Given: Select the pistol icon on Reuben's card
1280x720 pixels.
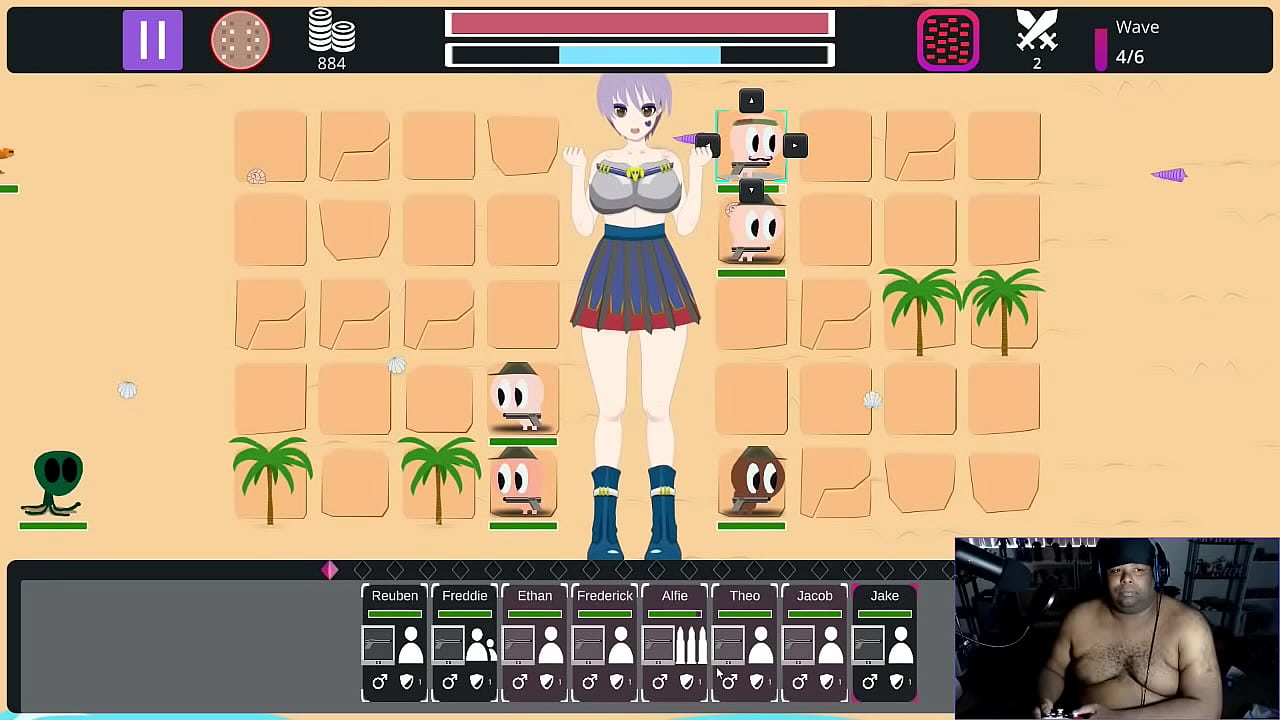Looking at the screenshot, I should coord(379,643).
